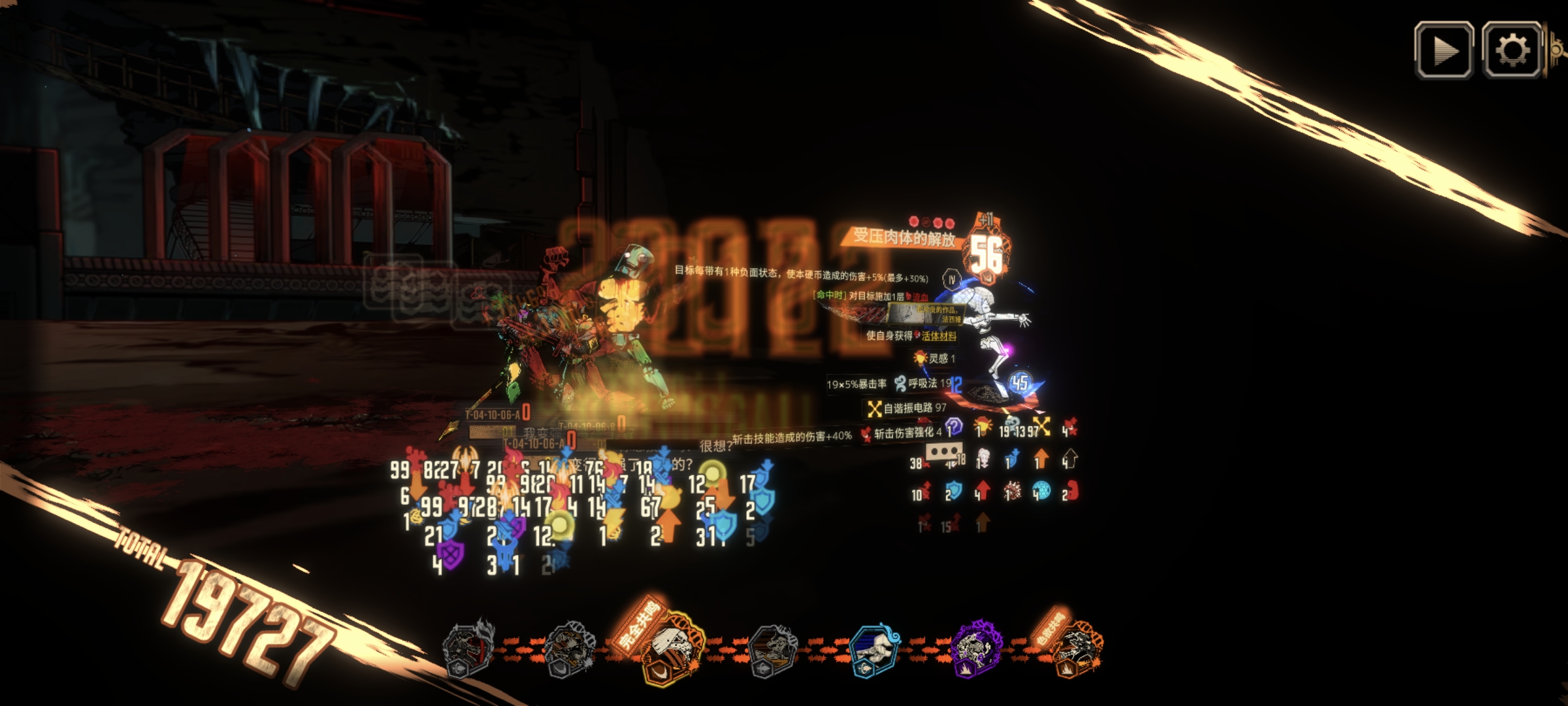Open the gear settings menu
Screen dimensions: 1568x706
(1512, 50)
